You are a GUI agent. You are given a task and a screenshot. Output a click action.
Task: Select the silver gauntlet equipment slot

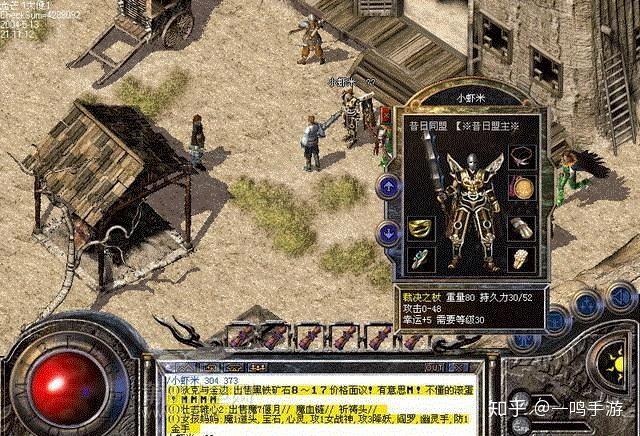(x=521, y=227)
